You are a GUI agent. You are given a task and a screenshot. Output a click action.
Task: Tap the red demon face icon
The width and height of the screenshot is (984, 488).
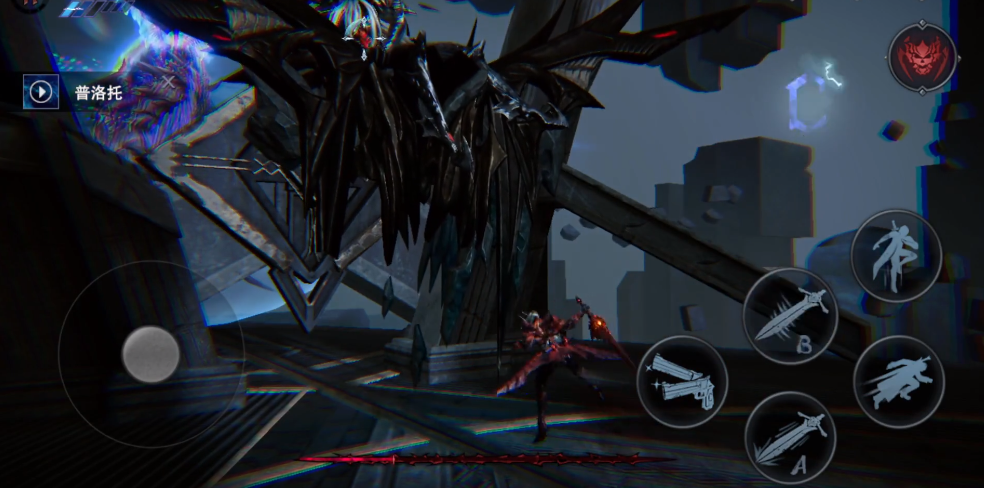click(922, 56)
